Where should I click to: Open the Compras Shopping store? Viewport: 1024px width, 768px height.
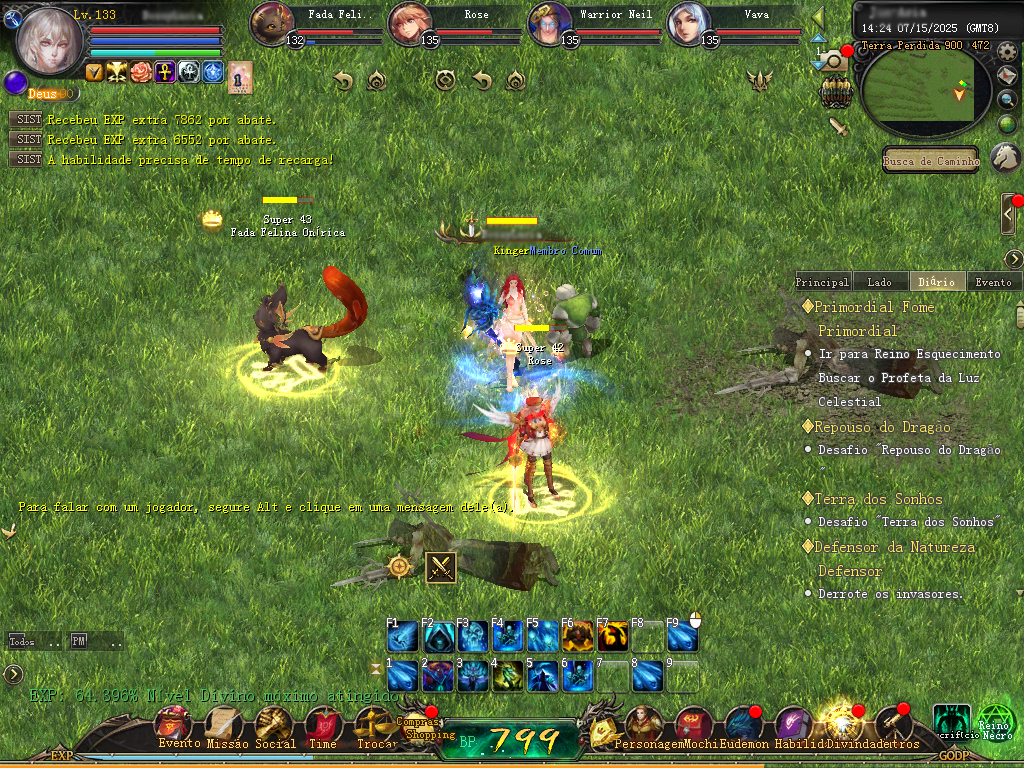click(x=417, y=725)
